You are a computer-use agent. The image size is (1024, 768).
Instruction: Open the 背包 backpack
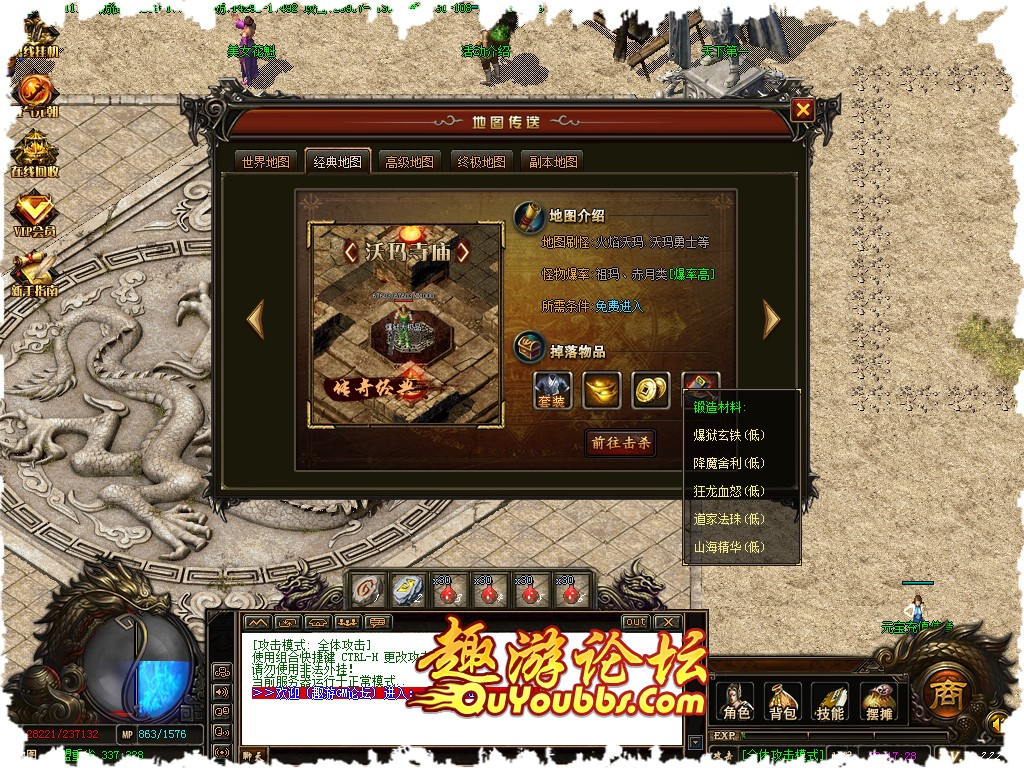(x=783, y=701)
